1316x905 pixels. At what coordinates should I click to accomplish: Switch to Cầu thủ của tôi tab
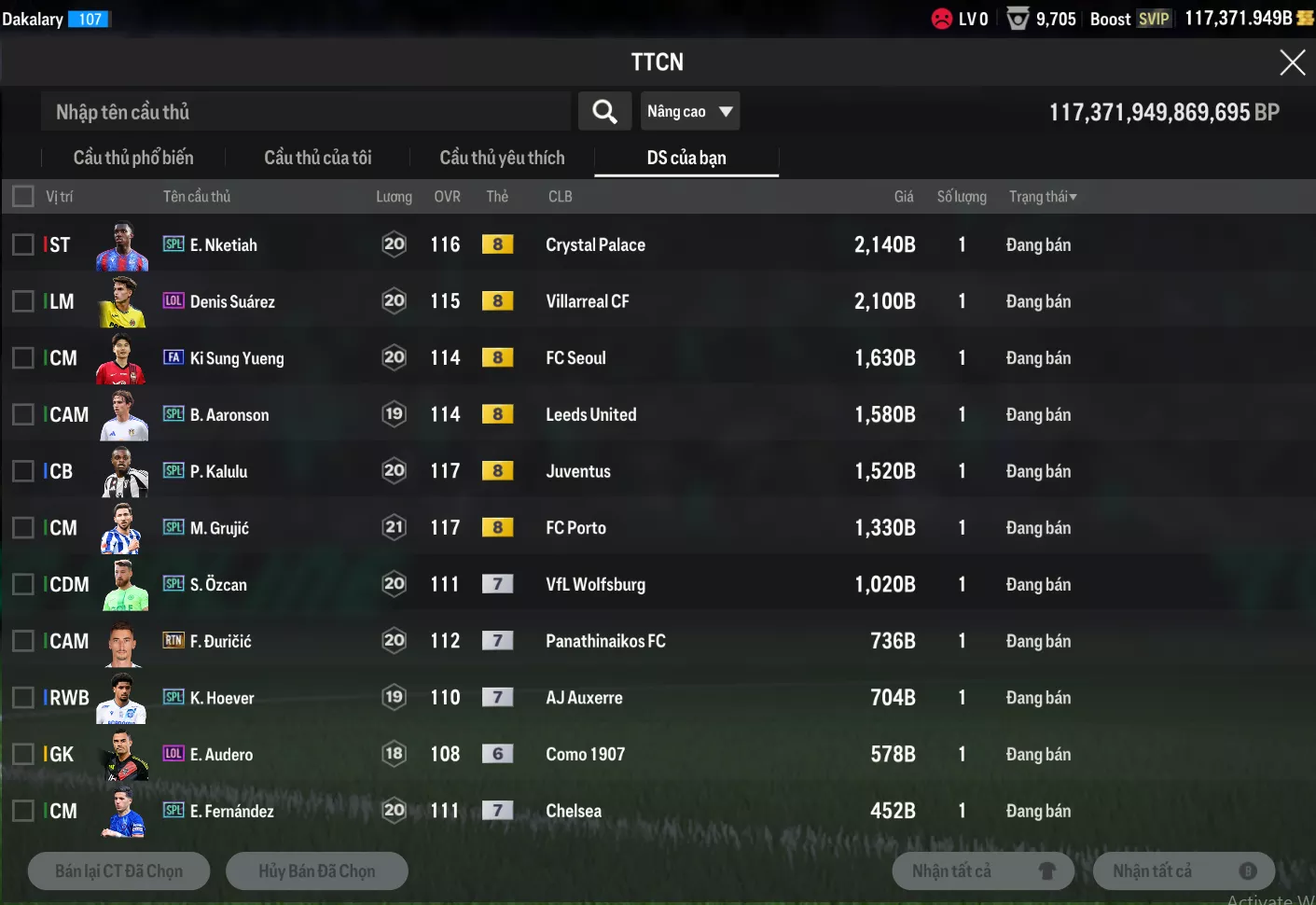click(x=317, y=158)
